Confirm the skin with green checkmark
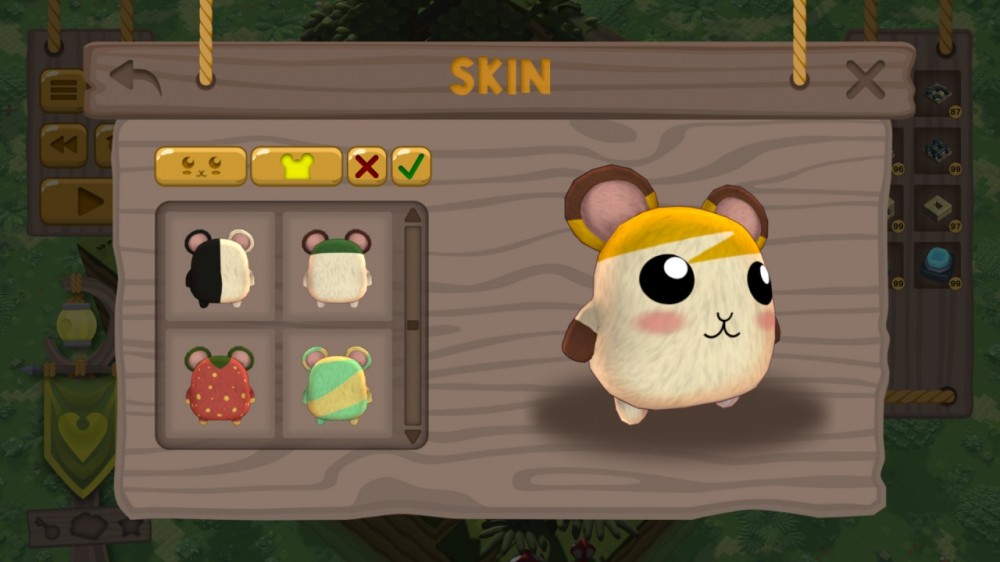The height and width of the screenshot is (562, 1000). pyautogui.click(x=411, y=167)
